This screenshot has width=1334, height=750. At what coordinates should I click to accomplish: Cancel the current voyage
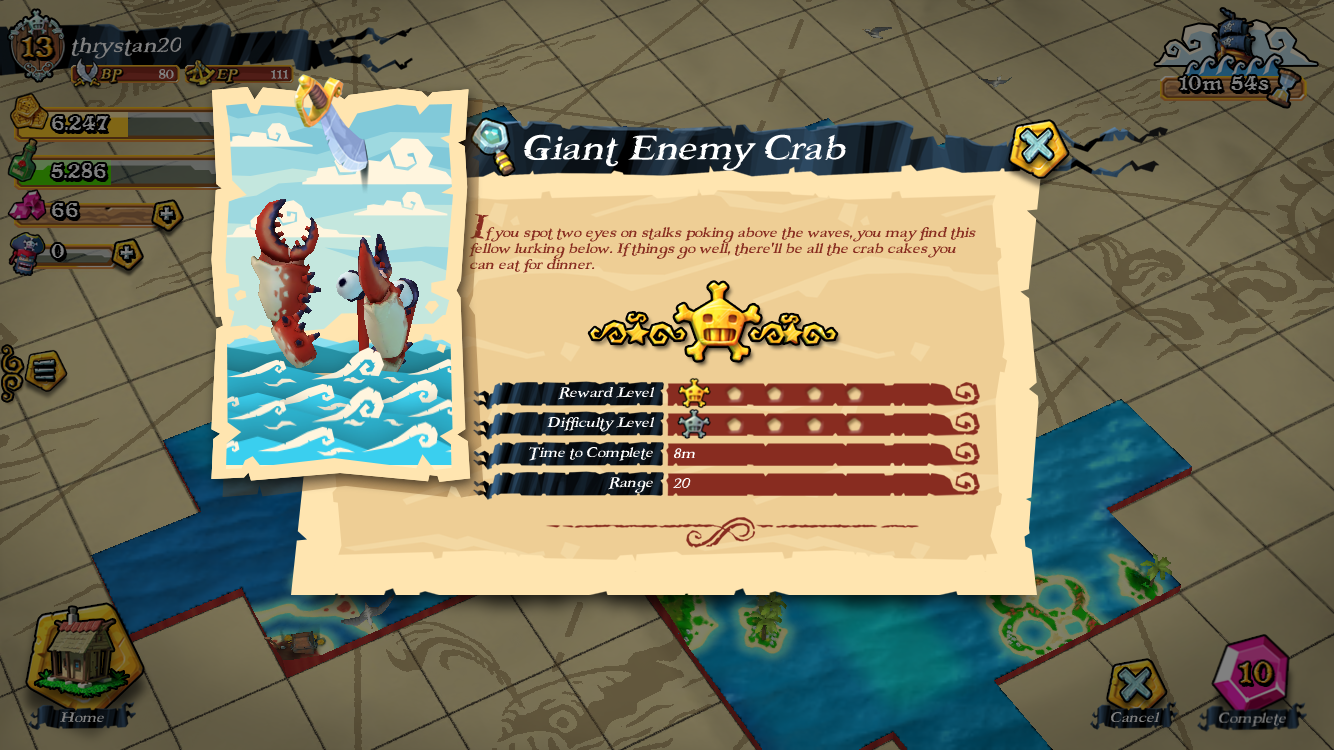tap(1135, 688)
